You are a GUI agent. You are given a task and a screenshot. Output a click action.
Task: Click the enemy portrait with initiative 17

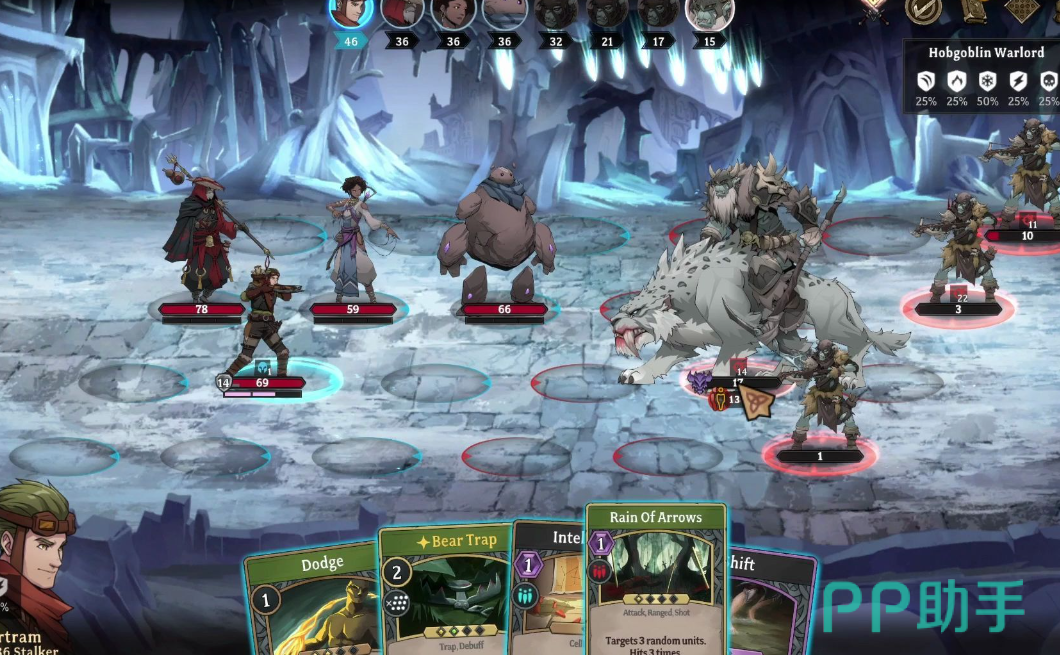coord(658,12)
